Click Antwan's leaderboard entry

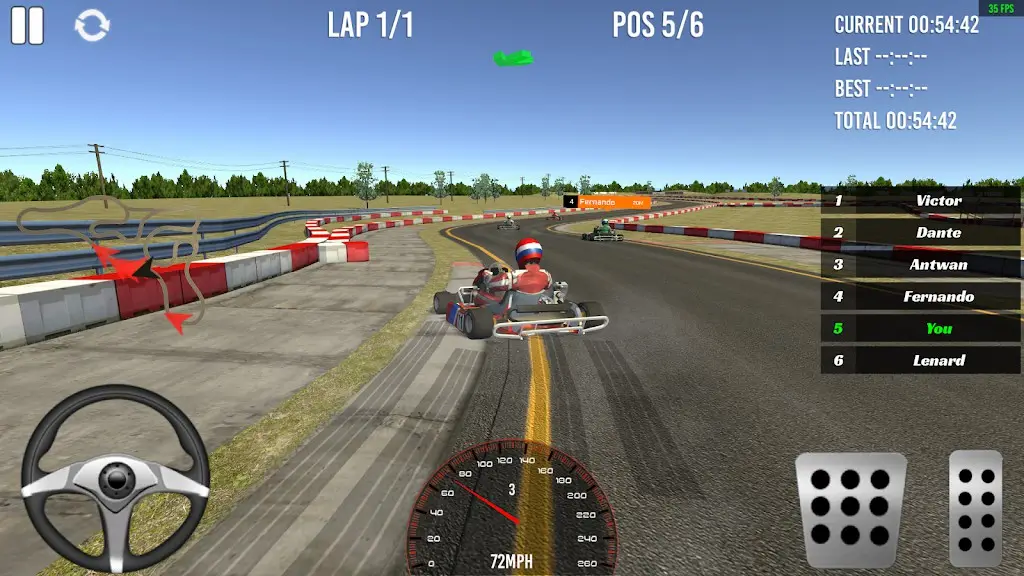[920, 264]
